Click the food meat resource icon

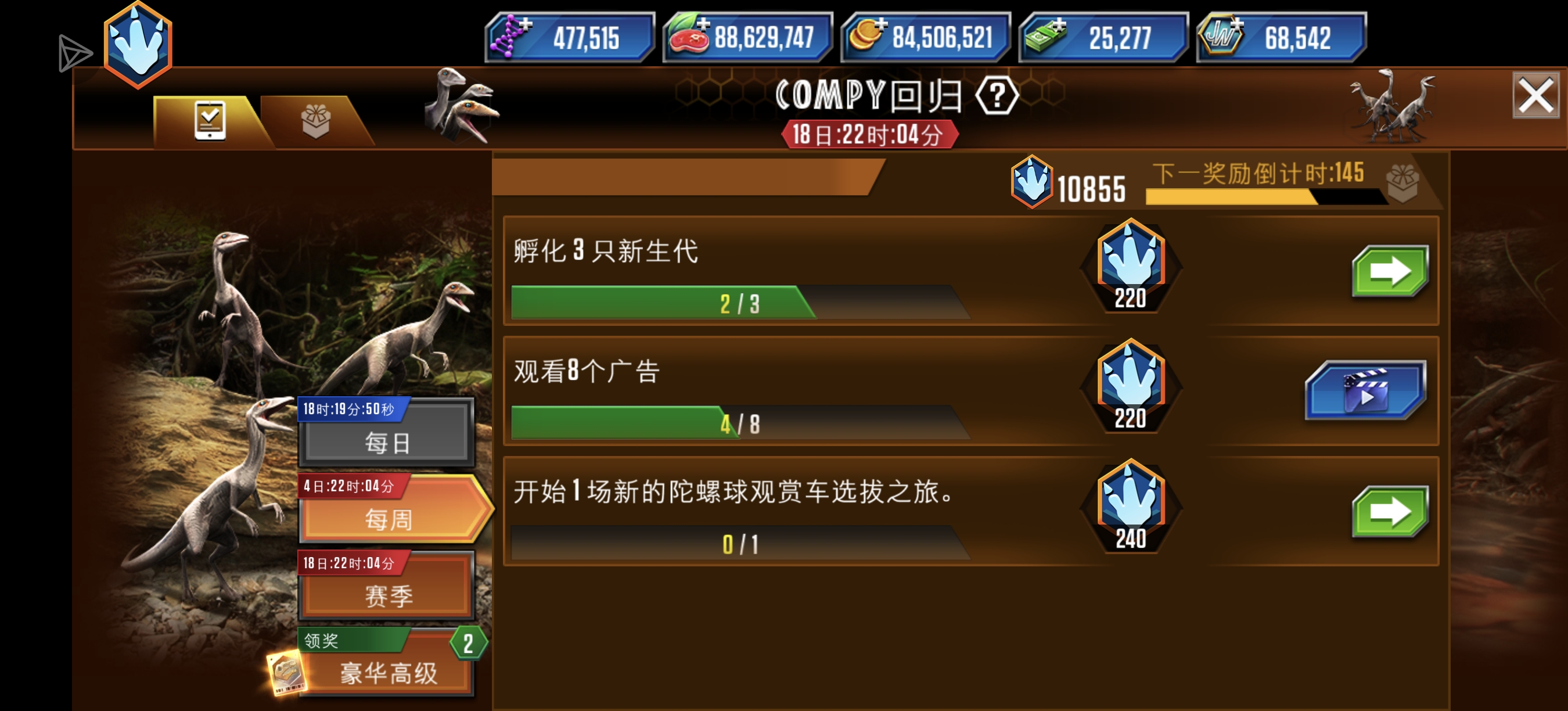(691, 38)
